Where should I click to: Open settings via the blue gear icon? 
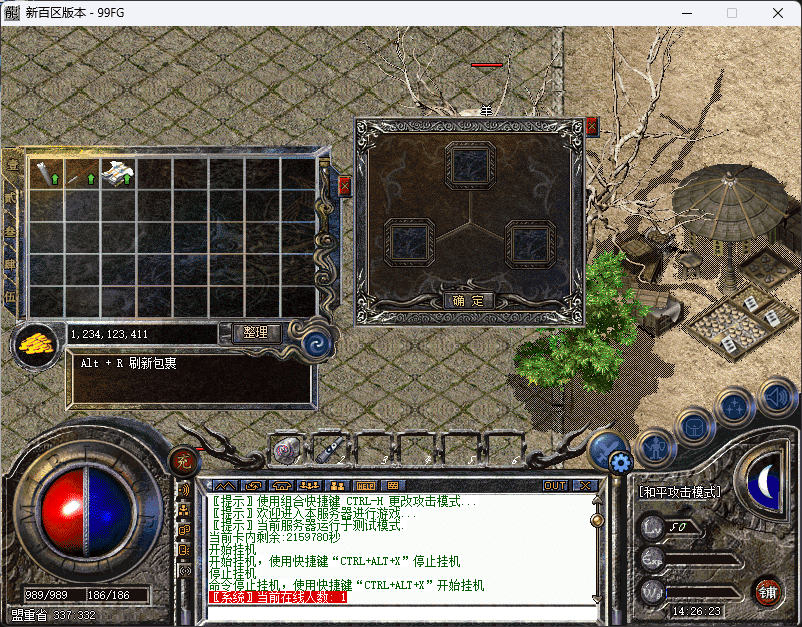pyautogui.click(x=620, y=462)
